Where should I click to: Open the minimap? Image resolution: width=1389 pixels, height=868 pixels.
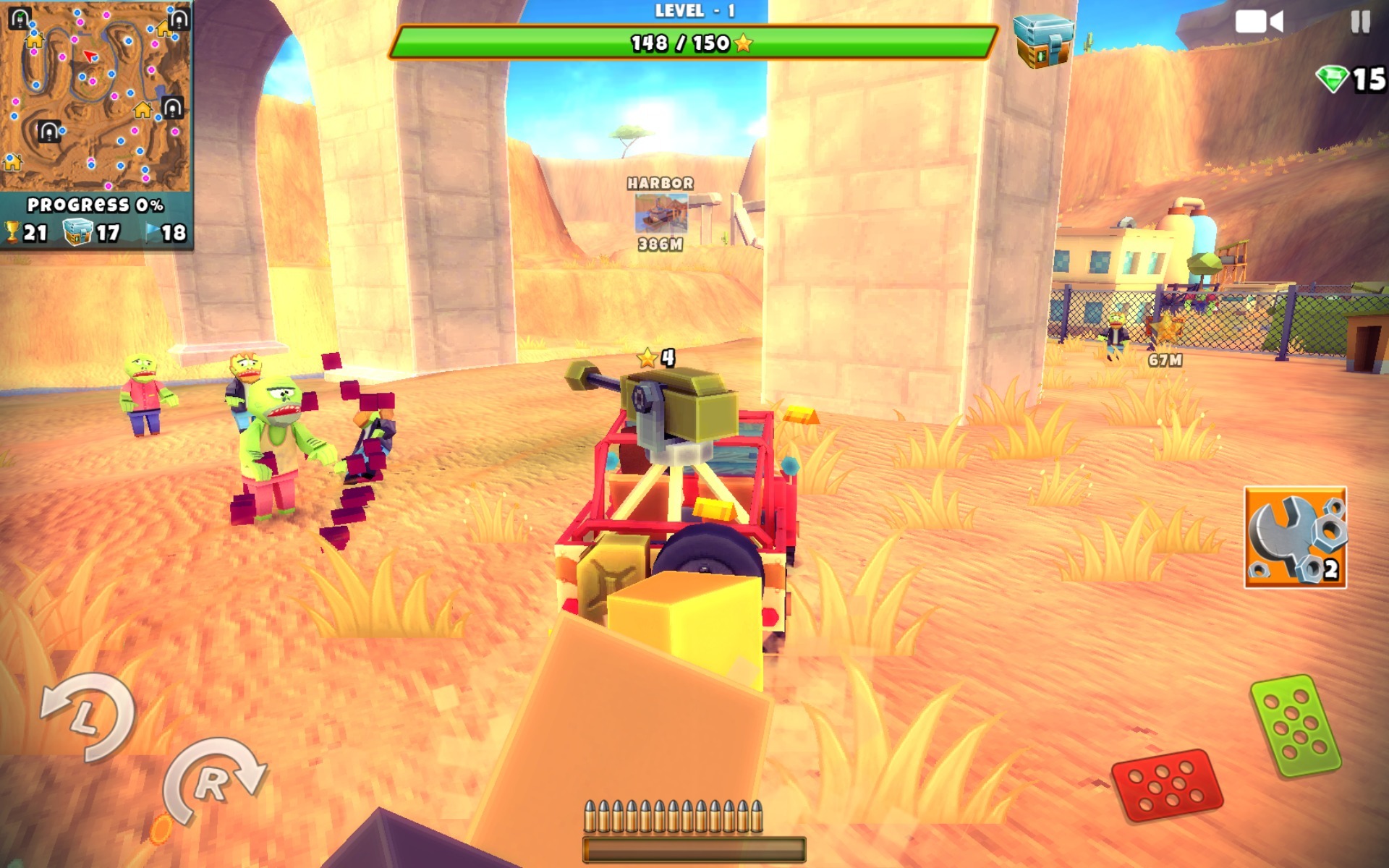pyautogui.click(x=95, y=95)
